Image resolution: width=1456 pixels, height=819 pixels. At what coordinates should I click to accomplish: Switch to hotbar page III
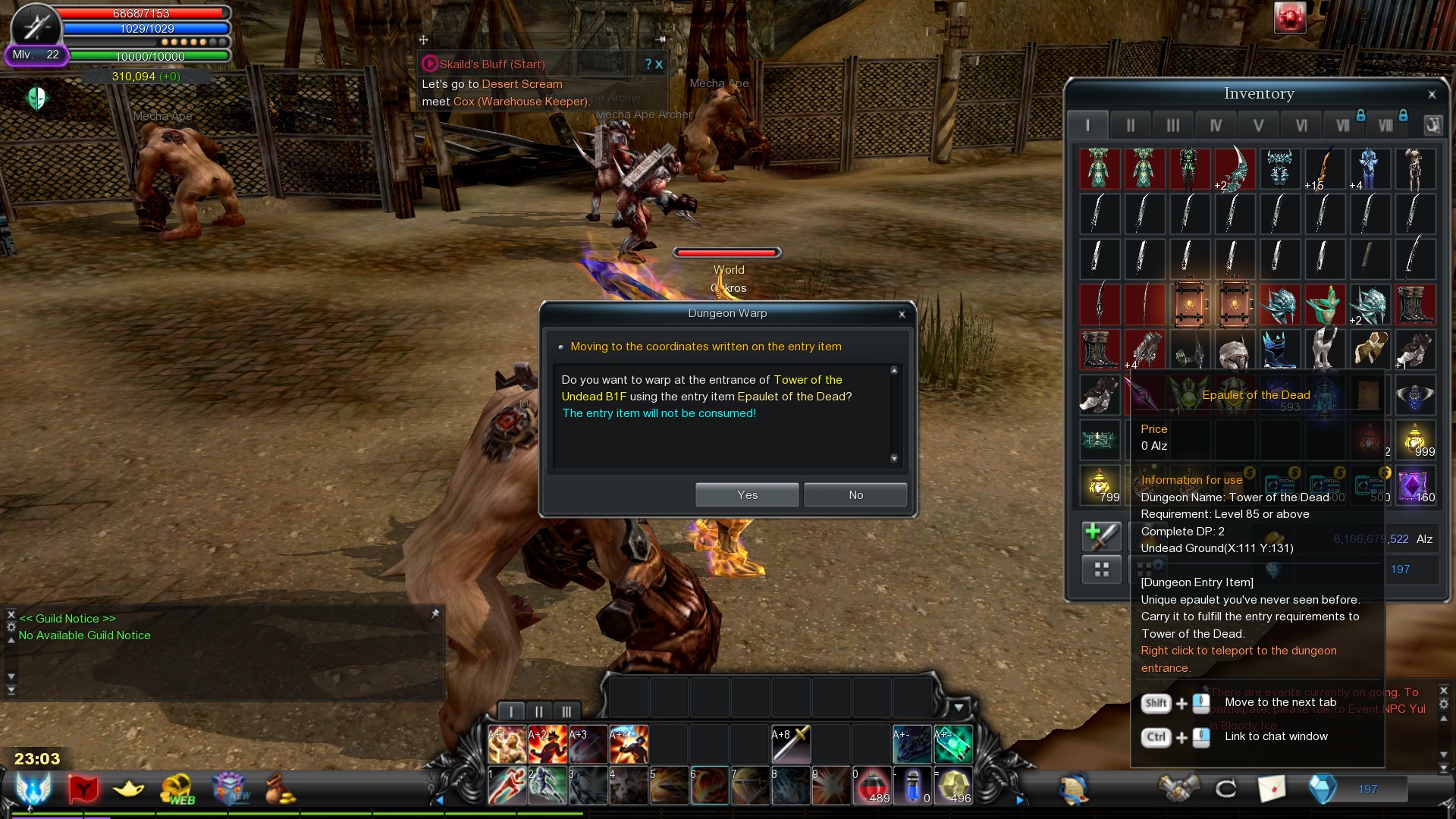(566, 711)
